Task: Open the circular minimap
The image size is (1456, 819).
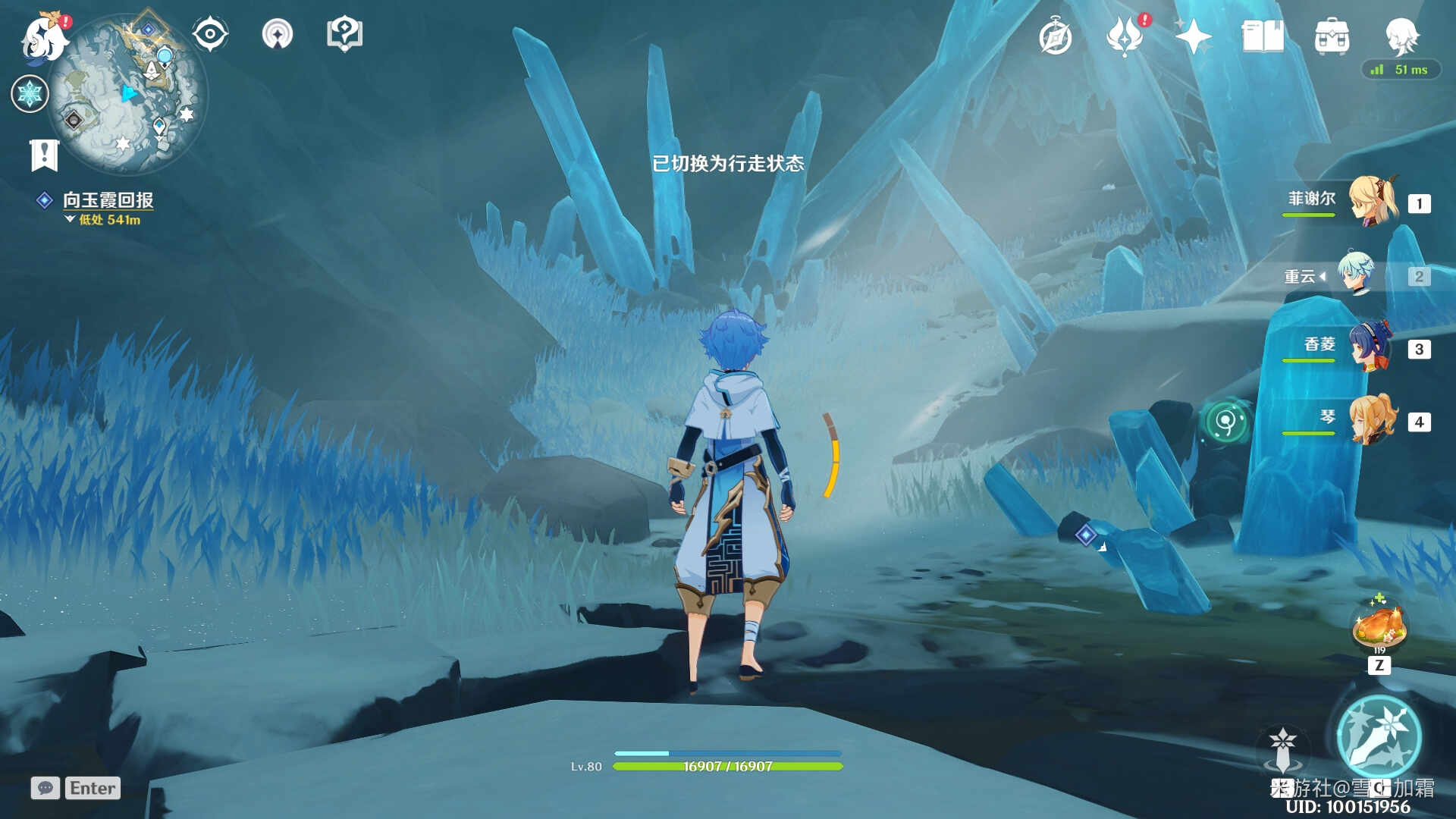Action: [x=127, y=94]
